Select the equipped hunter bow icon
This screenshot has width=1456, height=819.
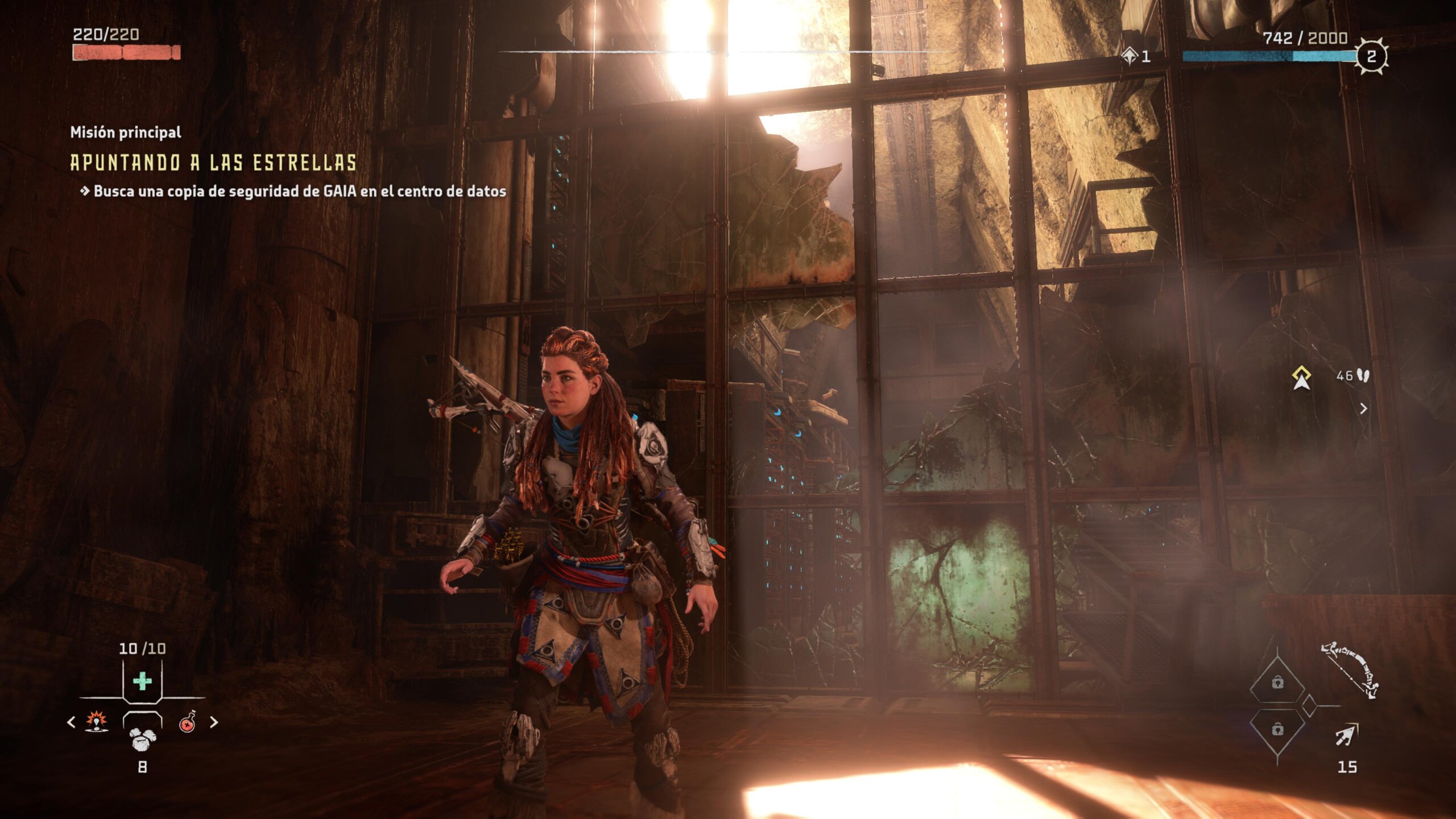[1350, 669]
